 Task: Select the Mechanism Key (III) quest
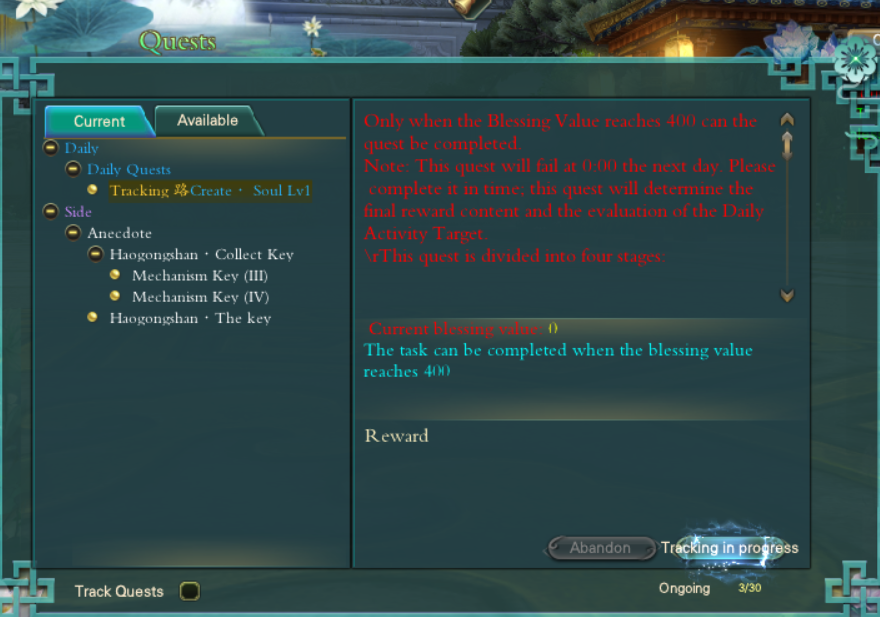(199, 276)
